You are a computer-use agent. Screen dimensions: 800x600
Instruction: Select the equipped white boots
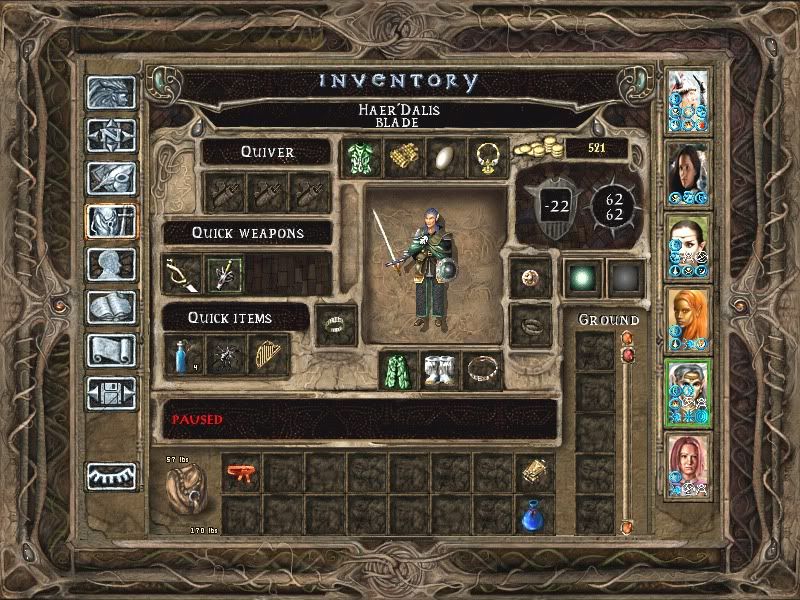[440, 370]
